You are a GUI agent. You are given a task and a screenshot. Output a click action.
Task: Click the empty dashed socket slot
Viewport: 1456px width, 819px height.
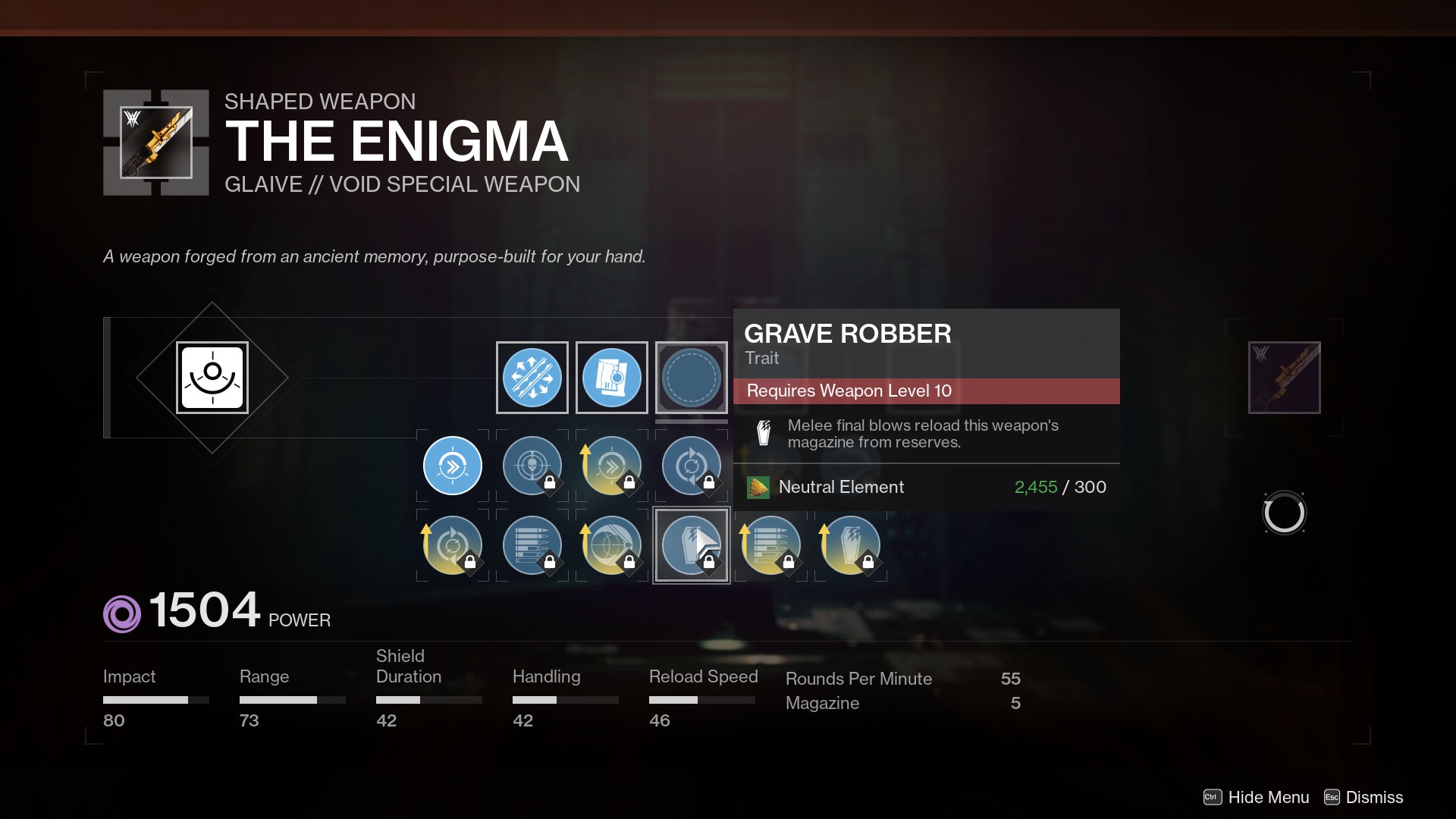pos(691,378)
